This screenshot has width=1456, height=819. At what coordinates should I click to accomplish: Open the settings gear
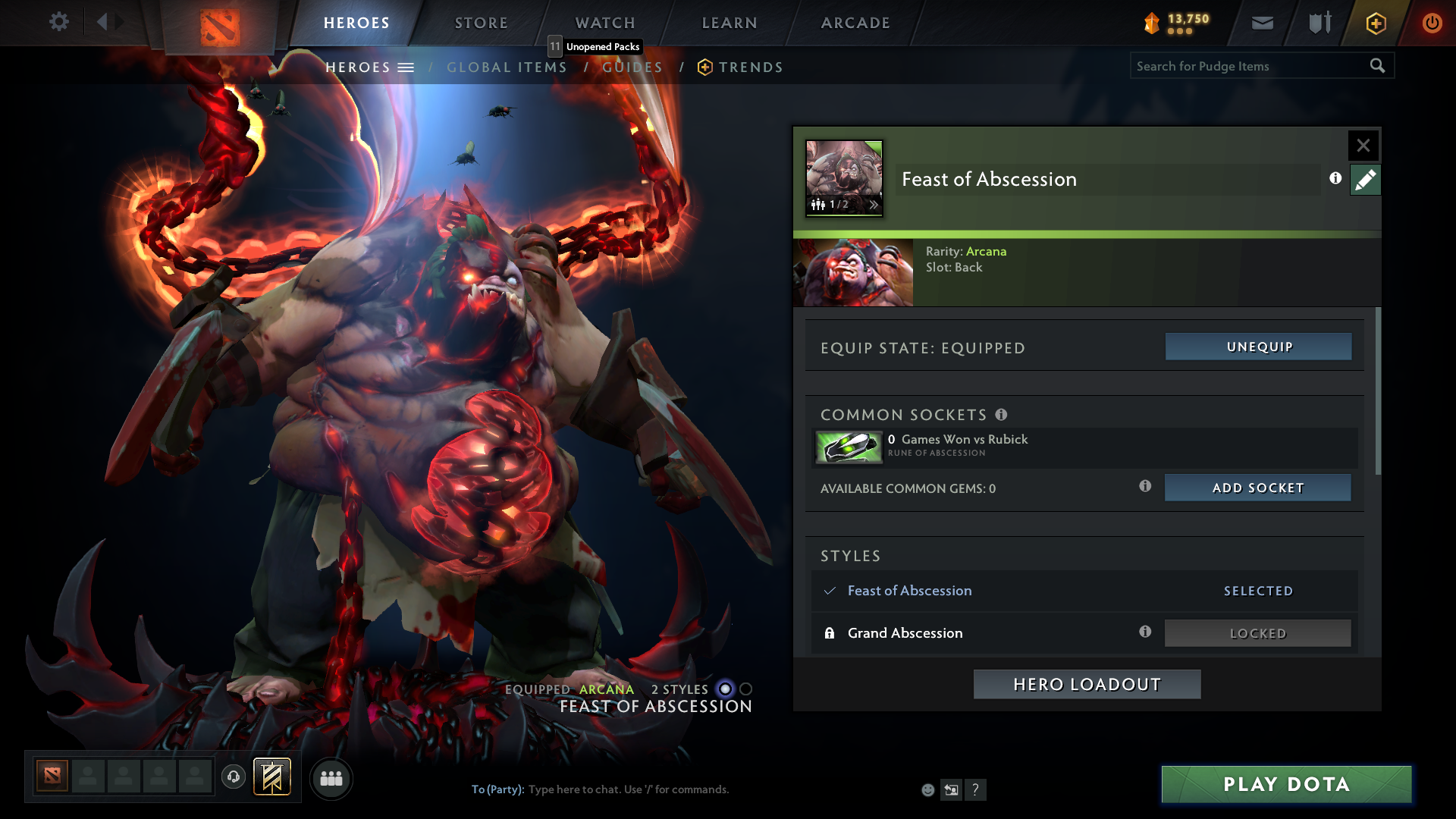pyautogui.click(x=58, y=22)
